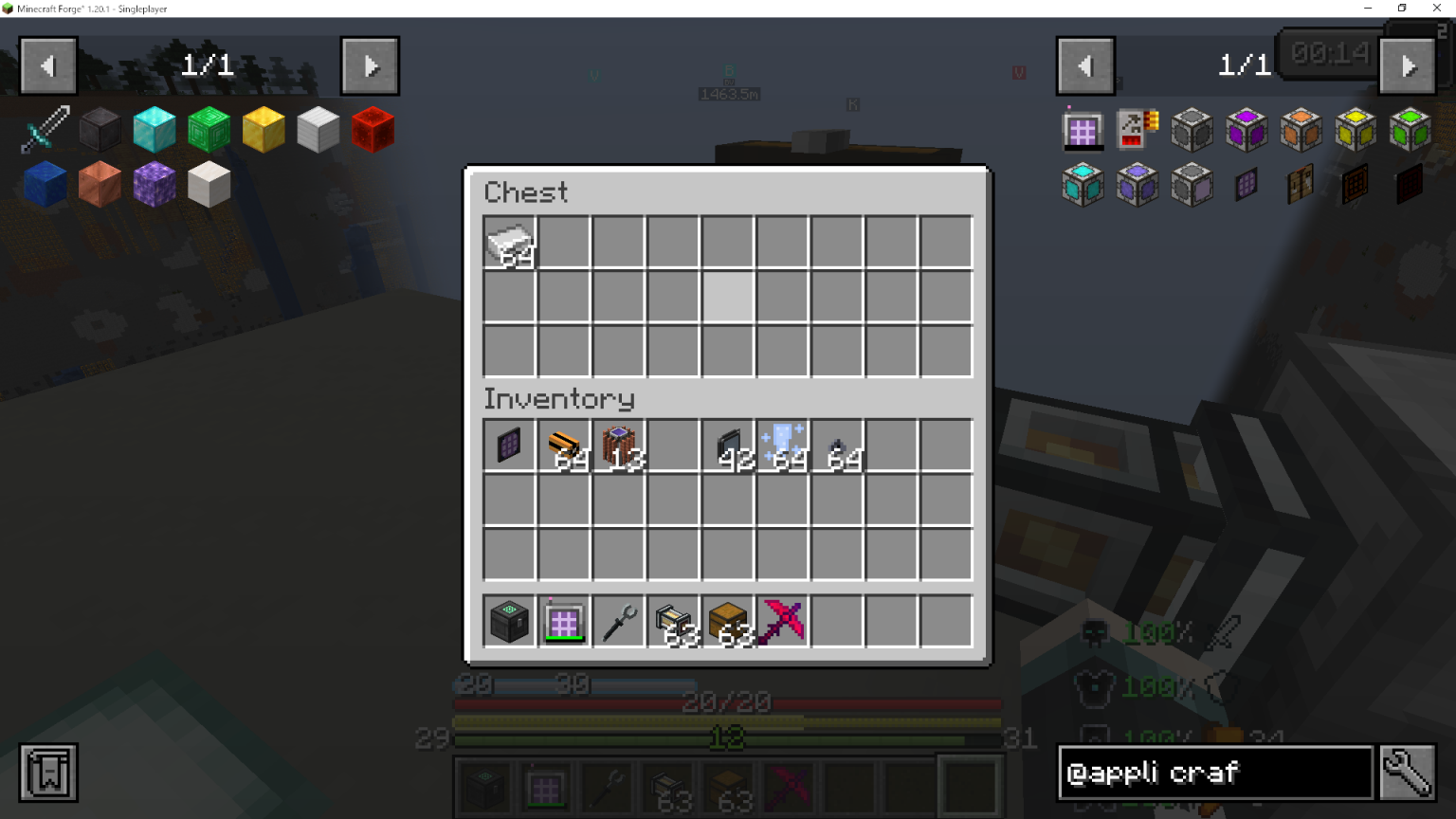Select the pink crossbow in the inventory

(781, 620)
